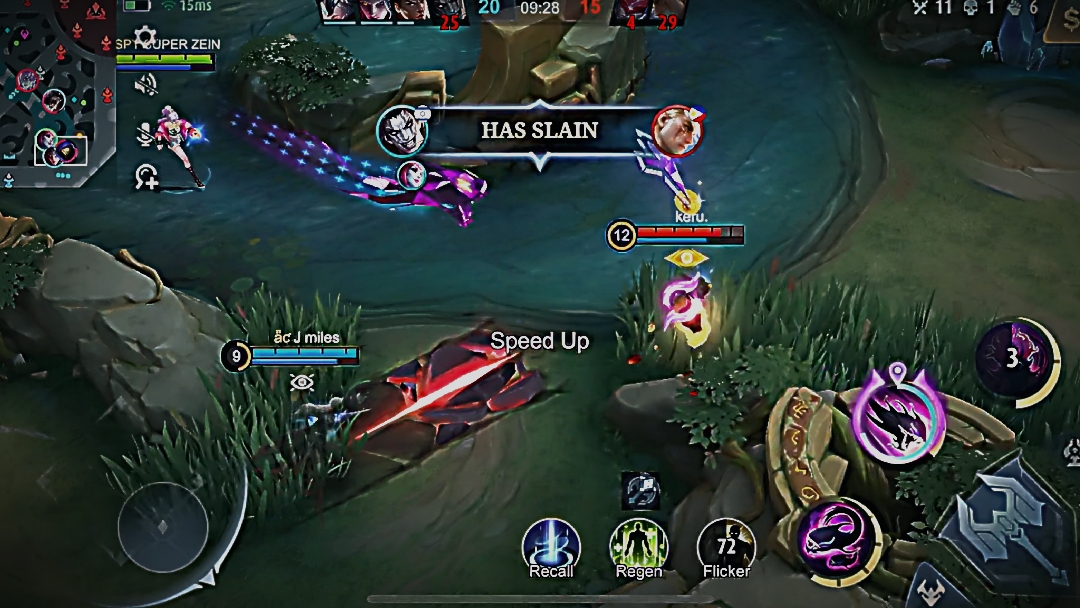1080x608 pixels.
Task: Open settings via the gear icon
Action: 145,37
